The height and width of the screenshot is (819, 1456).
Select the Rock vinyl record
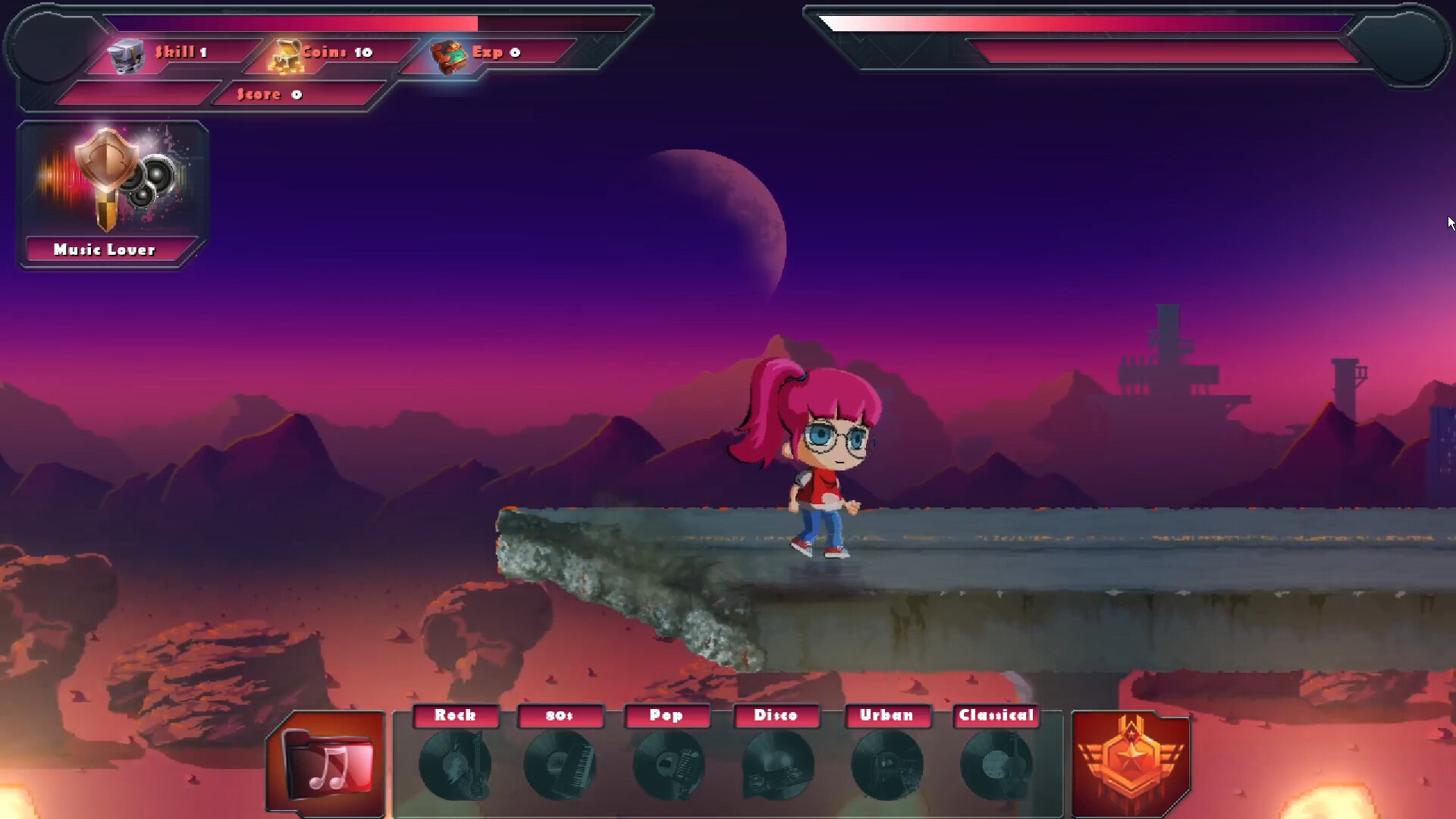pos(455,764)
